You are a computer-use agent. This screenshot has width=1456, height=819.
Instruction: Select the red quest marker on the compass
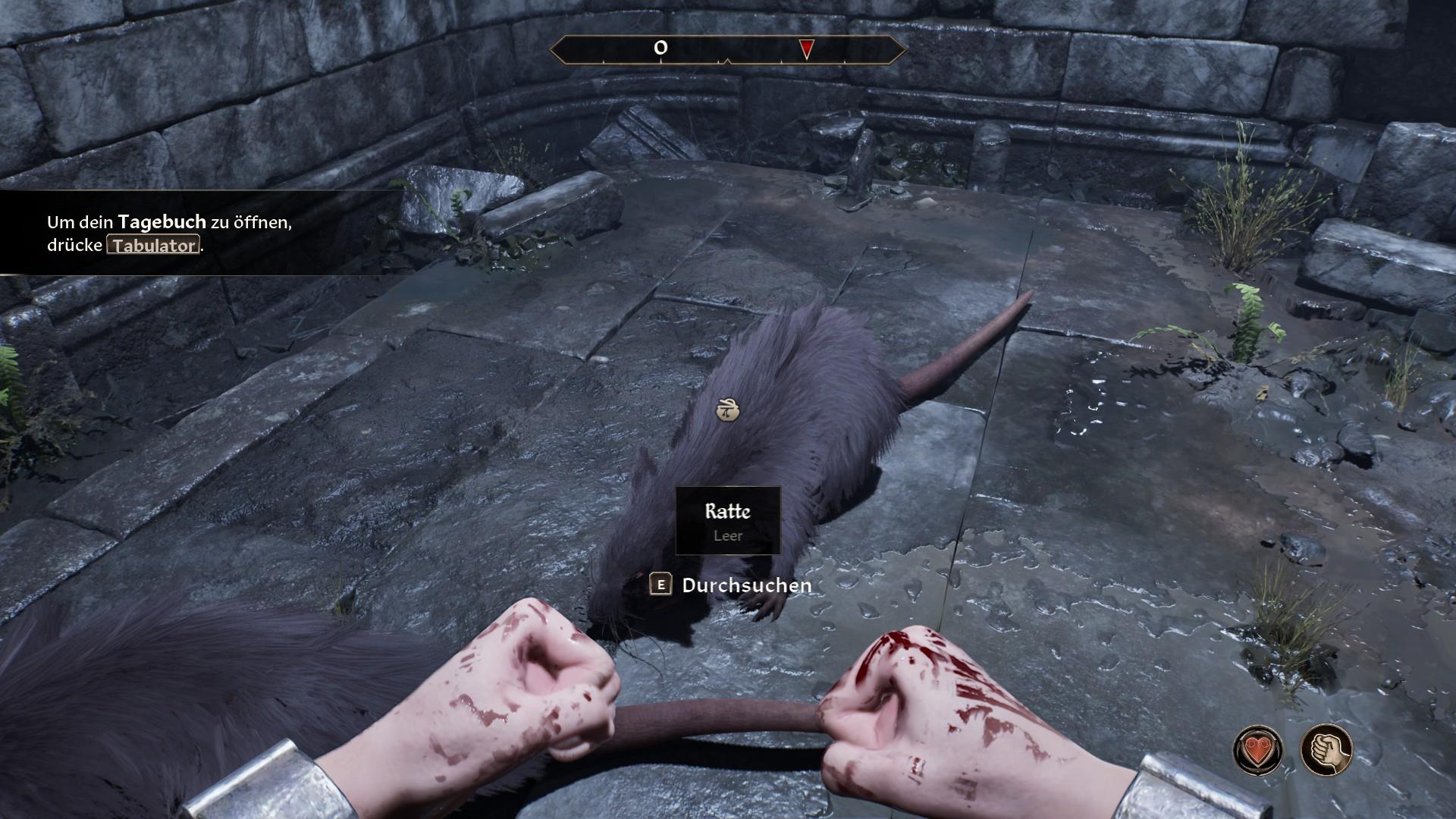point(807,50)
